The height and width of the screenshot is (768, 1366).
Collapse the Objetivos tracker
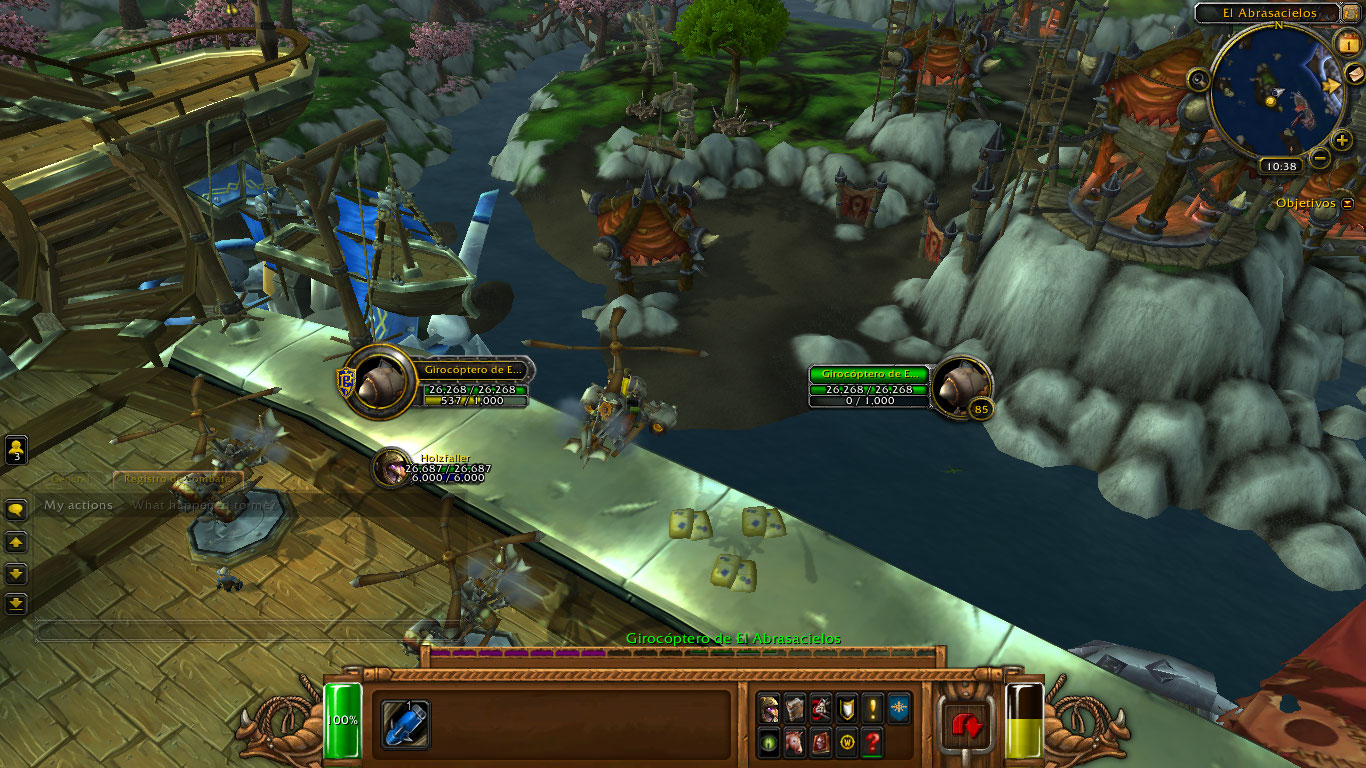tap(1348, 203)
